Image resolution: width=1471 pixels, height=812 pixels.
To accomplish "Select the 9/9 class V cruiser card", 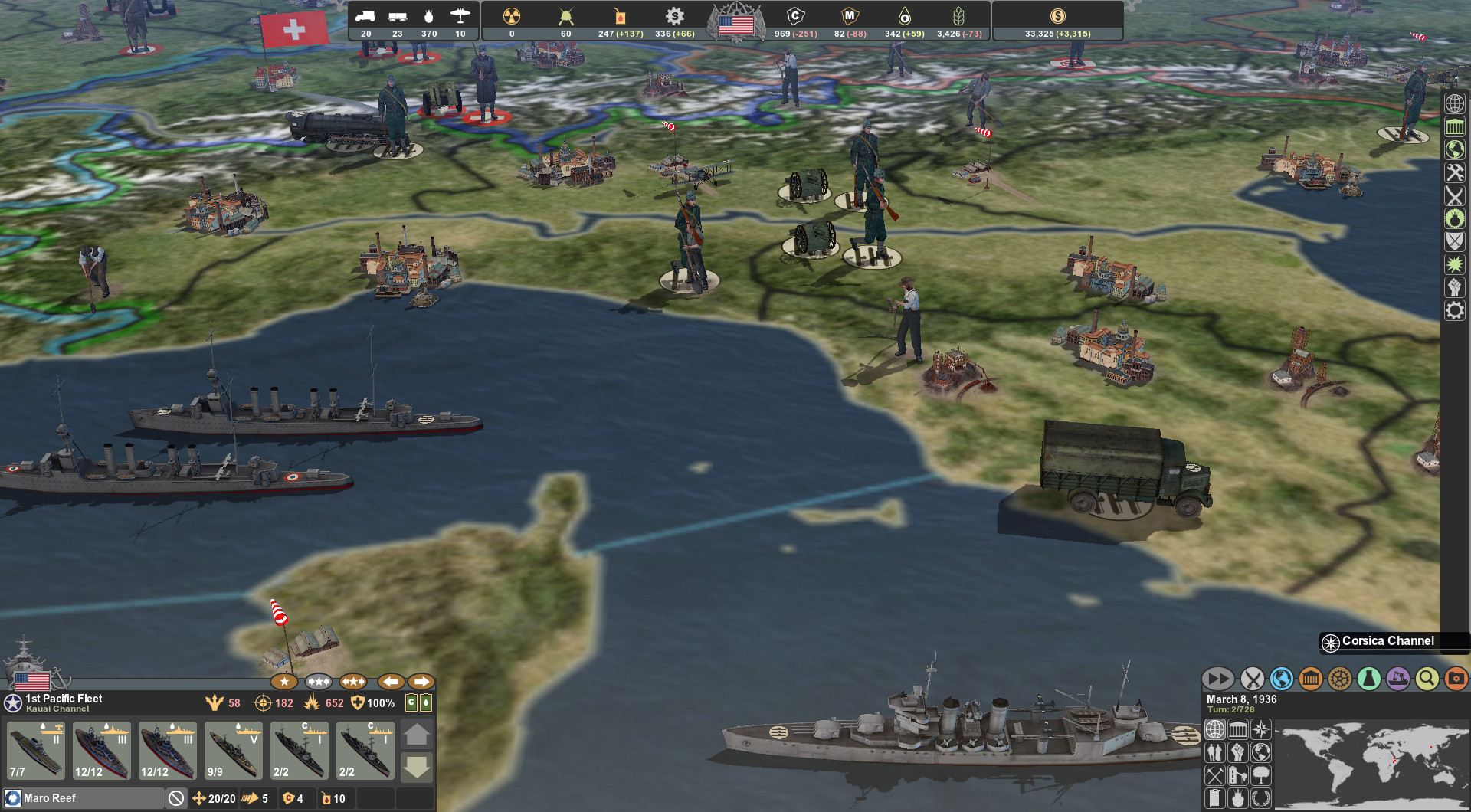I will (234, 751).
